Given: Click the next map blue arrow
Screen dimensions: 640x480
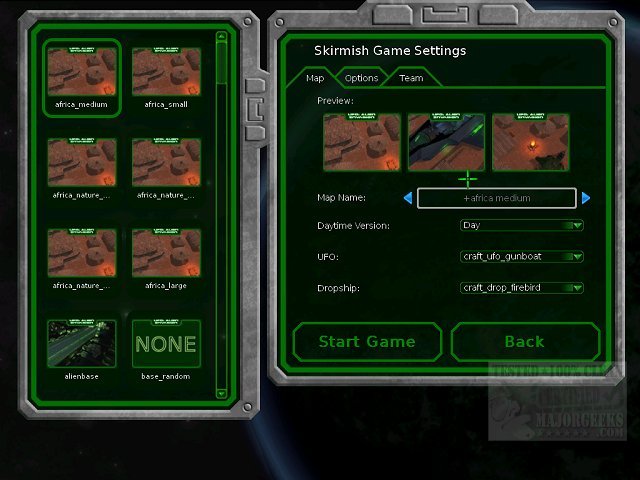Looking at the screenshot, I should coord(586,198).
